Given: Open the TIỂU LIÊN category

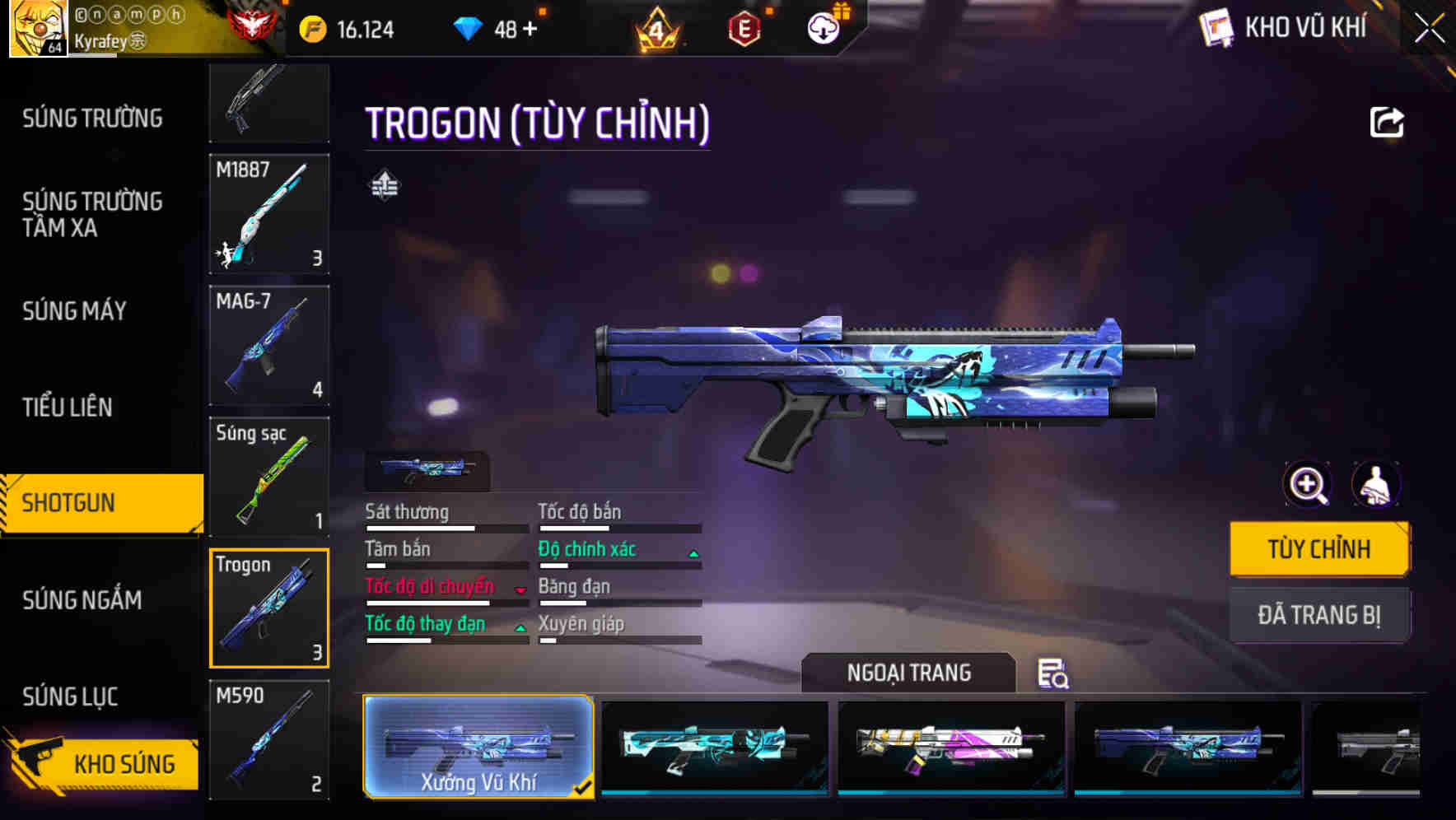Looking at the screenshot, I should click(68, 407).
